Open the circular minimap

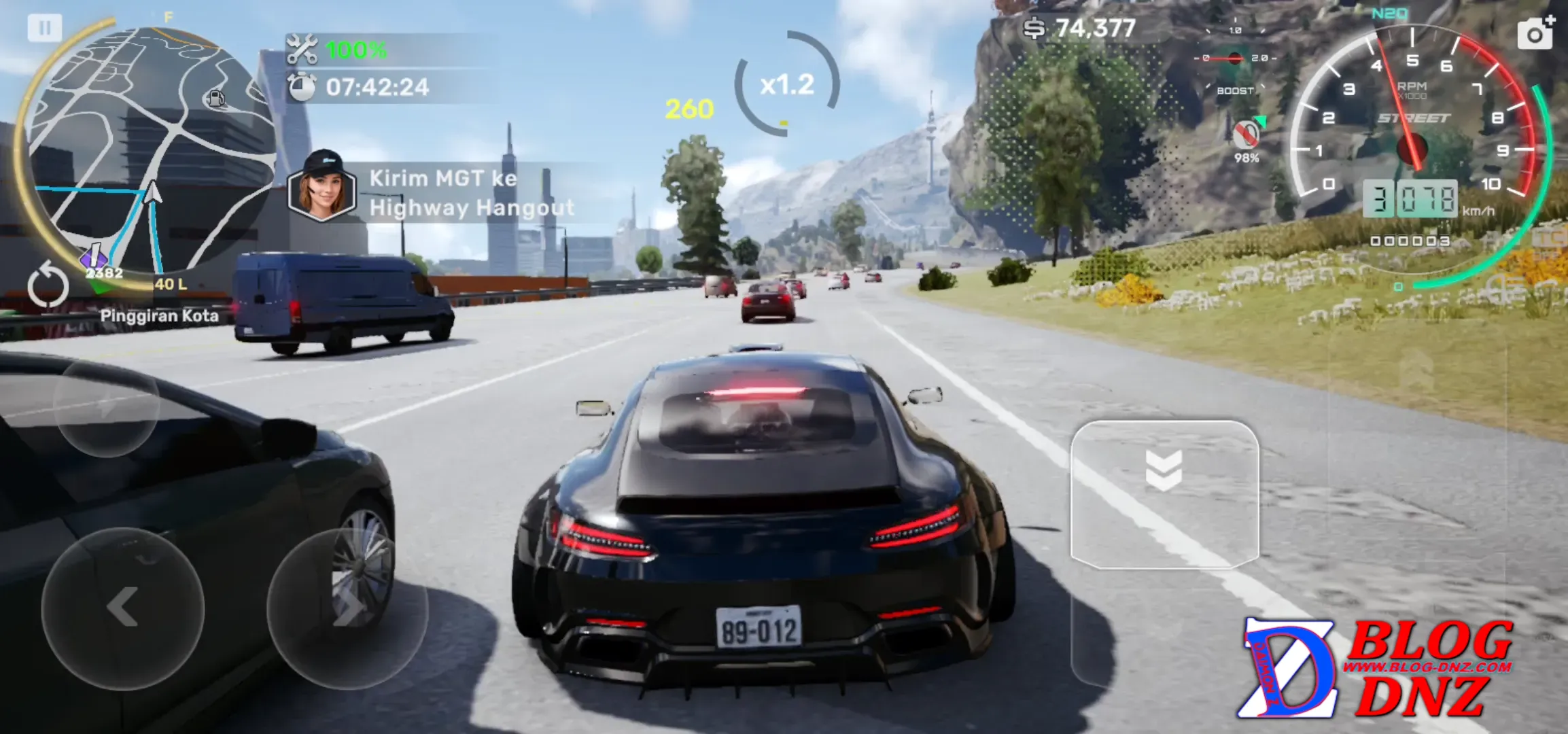click(150, 150)
